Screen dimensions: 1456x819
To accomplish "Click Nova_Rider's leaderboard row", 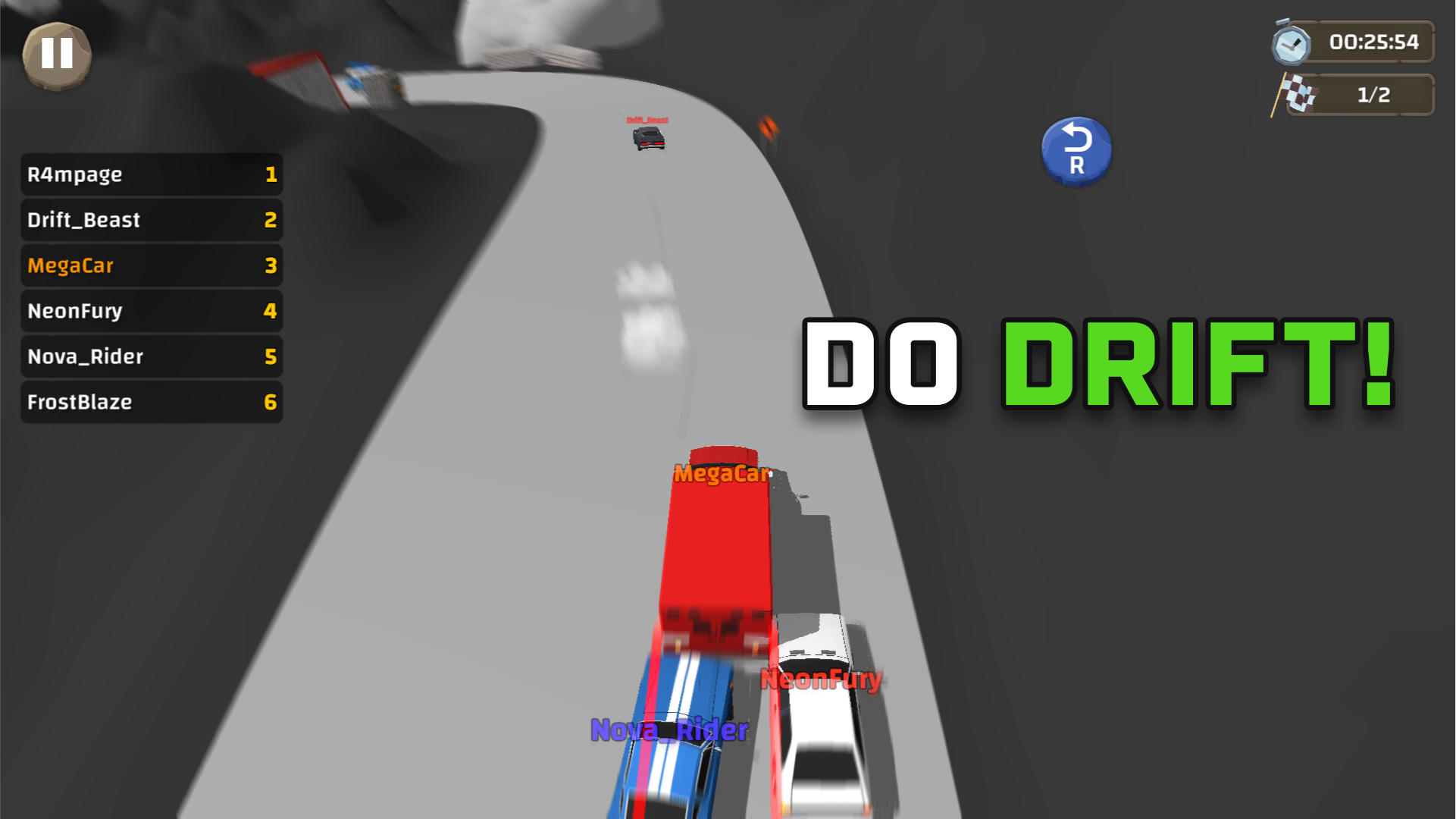I will tap(151, 356).
